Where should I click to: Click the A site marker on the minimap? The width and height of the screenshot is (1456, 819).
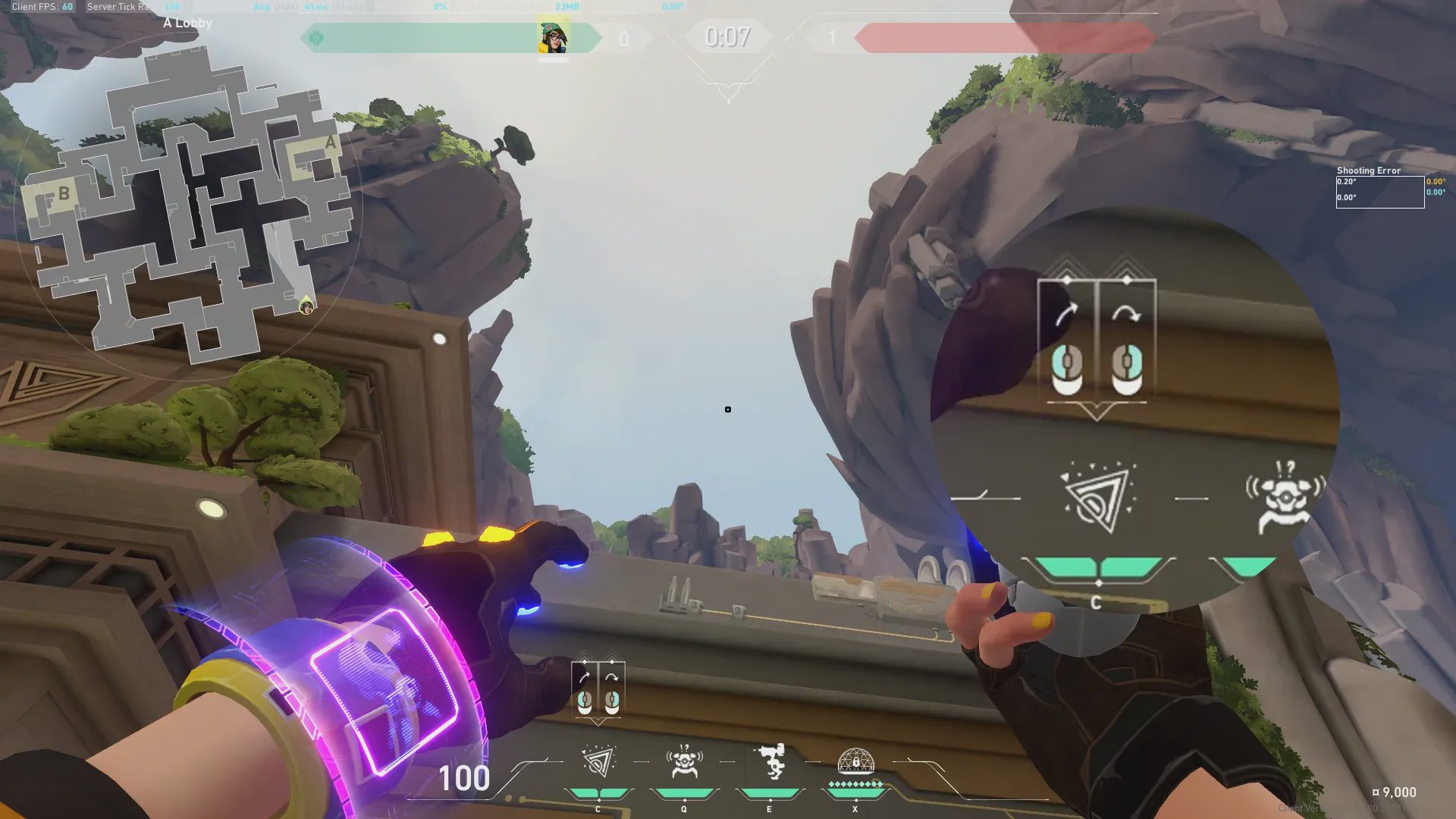pyautogui.click(x=330, y=143)
